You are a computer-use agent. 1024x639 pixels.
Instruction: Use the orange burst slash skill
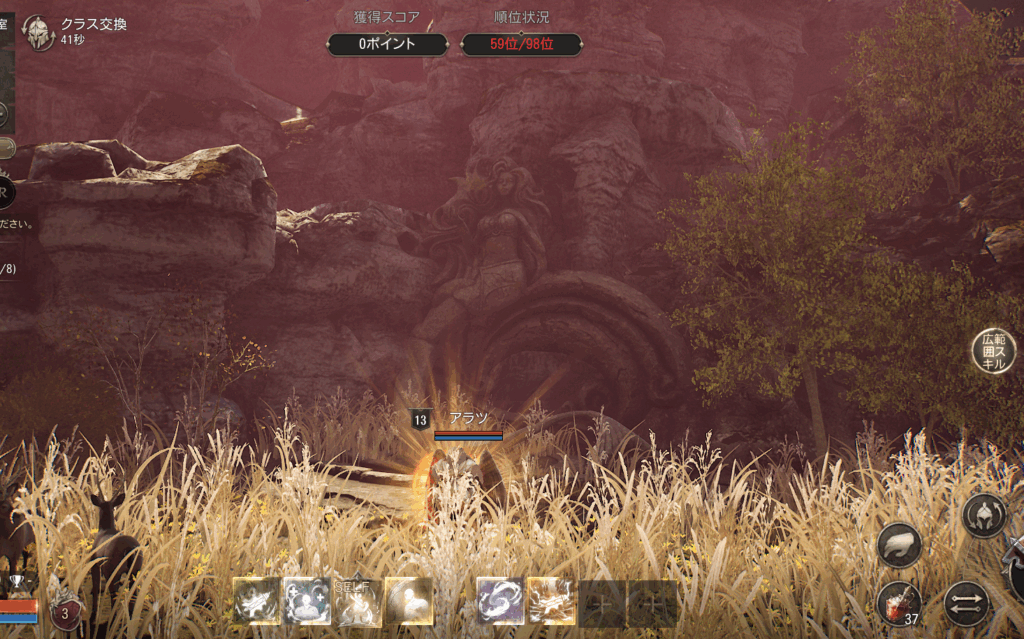[x=551, y=602]
